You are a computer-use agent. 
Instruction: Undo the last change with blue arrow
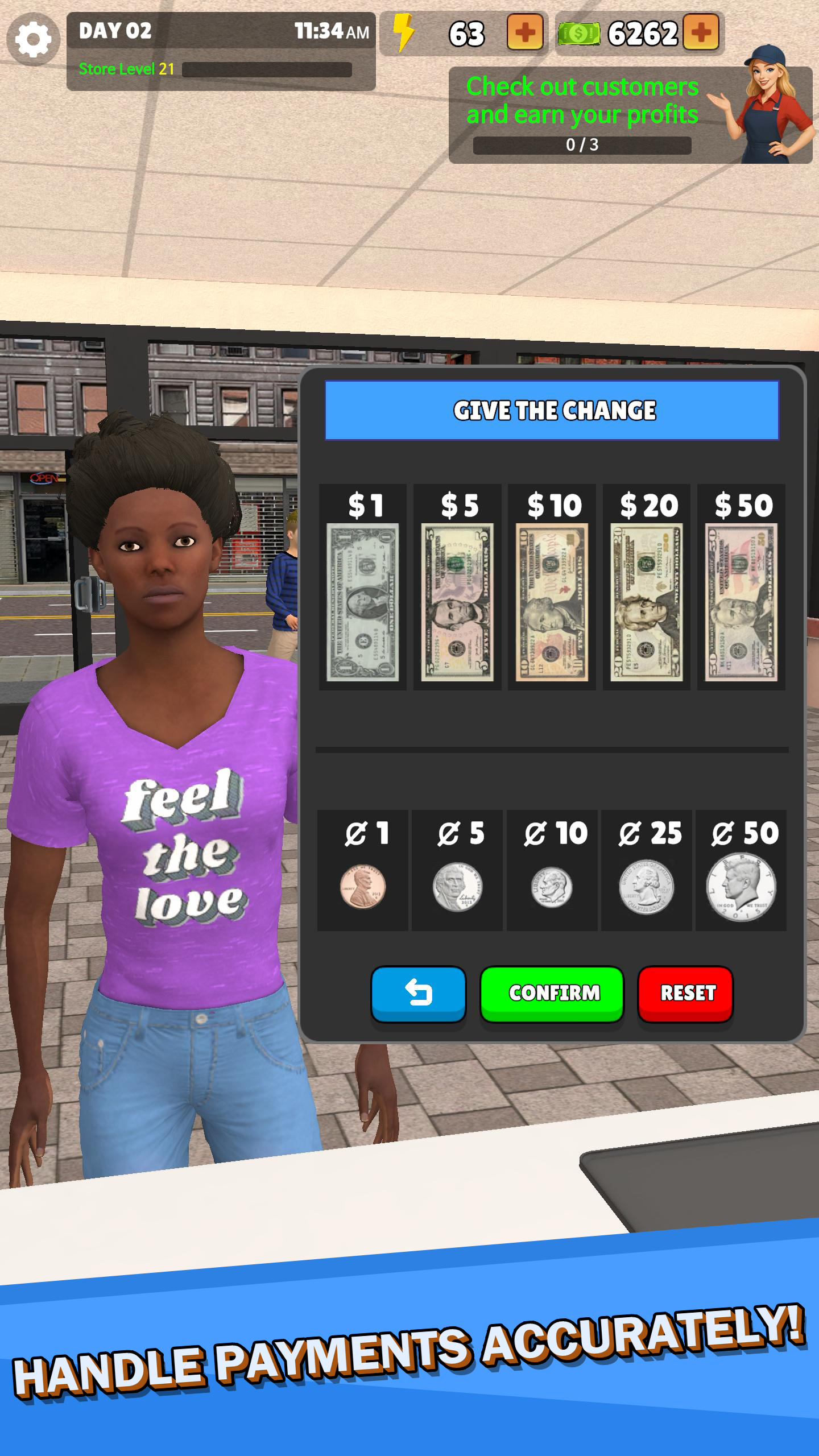[x=419, y=993]
